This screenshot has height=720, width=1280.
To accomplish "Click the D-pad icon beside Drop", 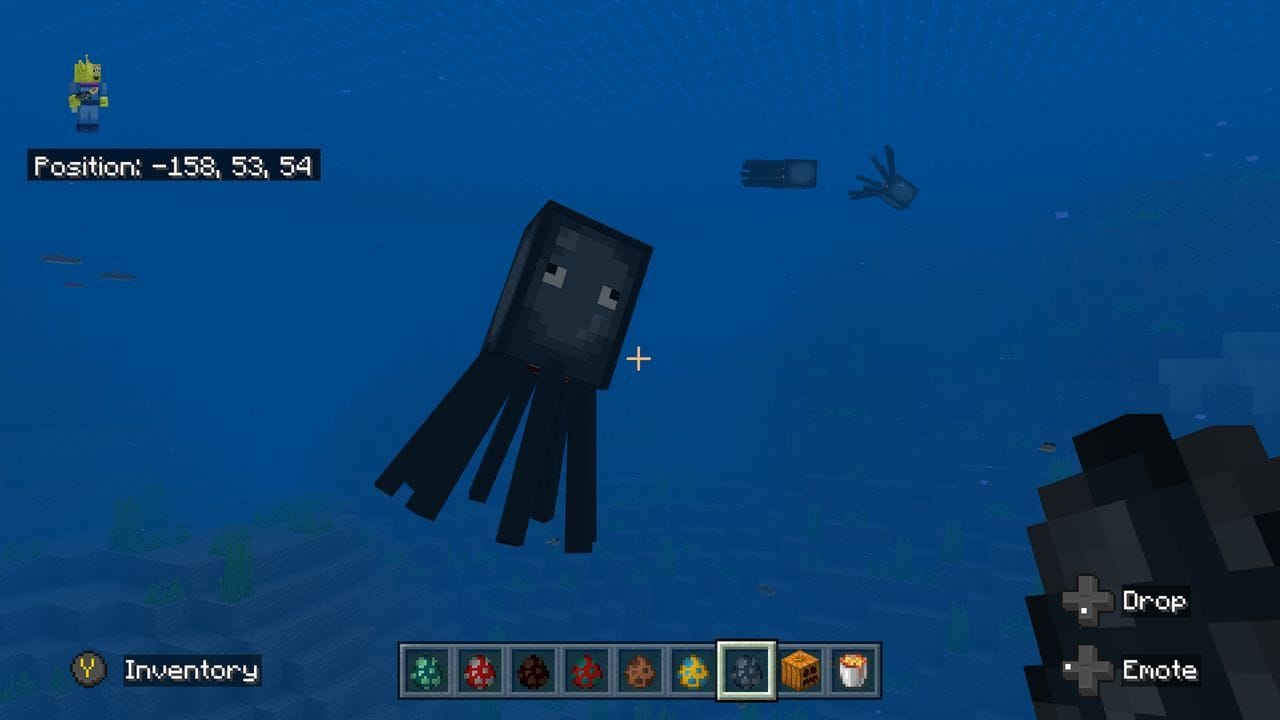I will (1087, 602).
